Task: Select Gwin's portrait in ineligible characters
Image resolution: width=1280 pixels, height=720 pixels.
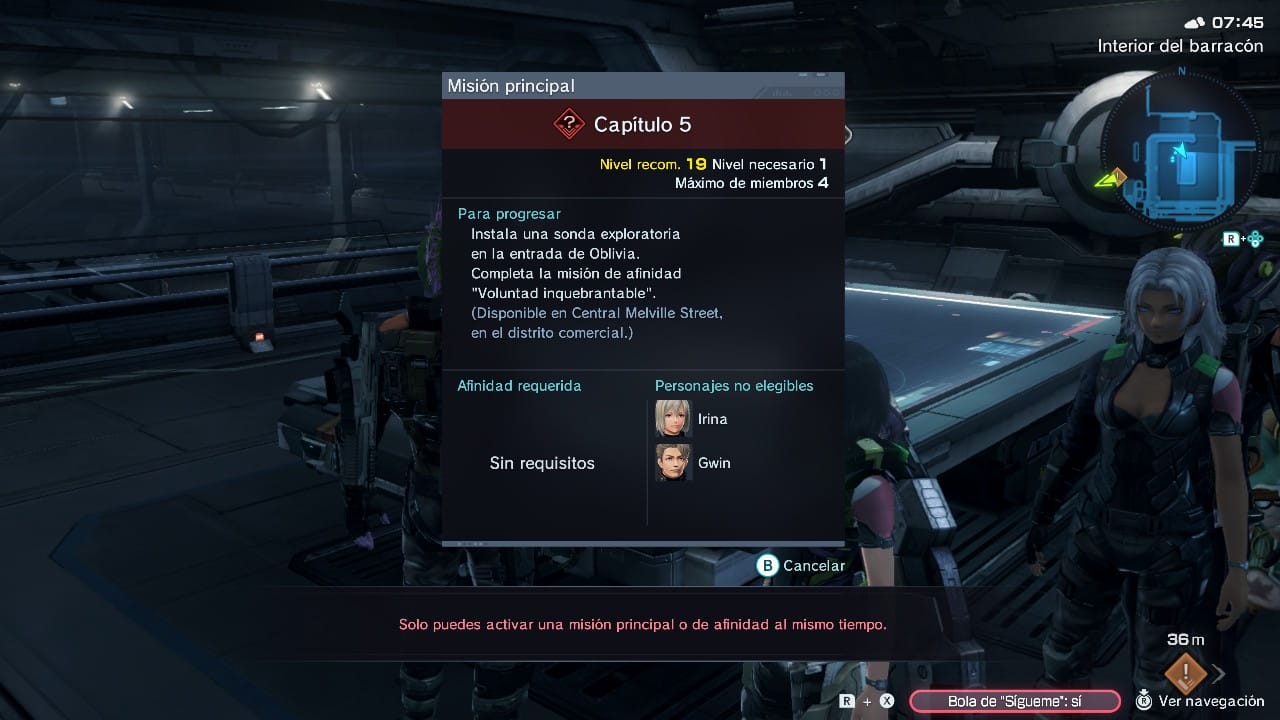Action: 673,463
